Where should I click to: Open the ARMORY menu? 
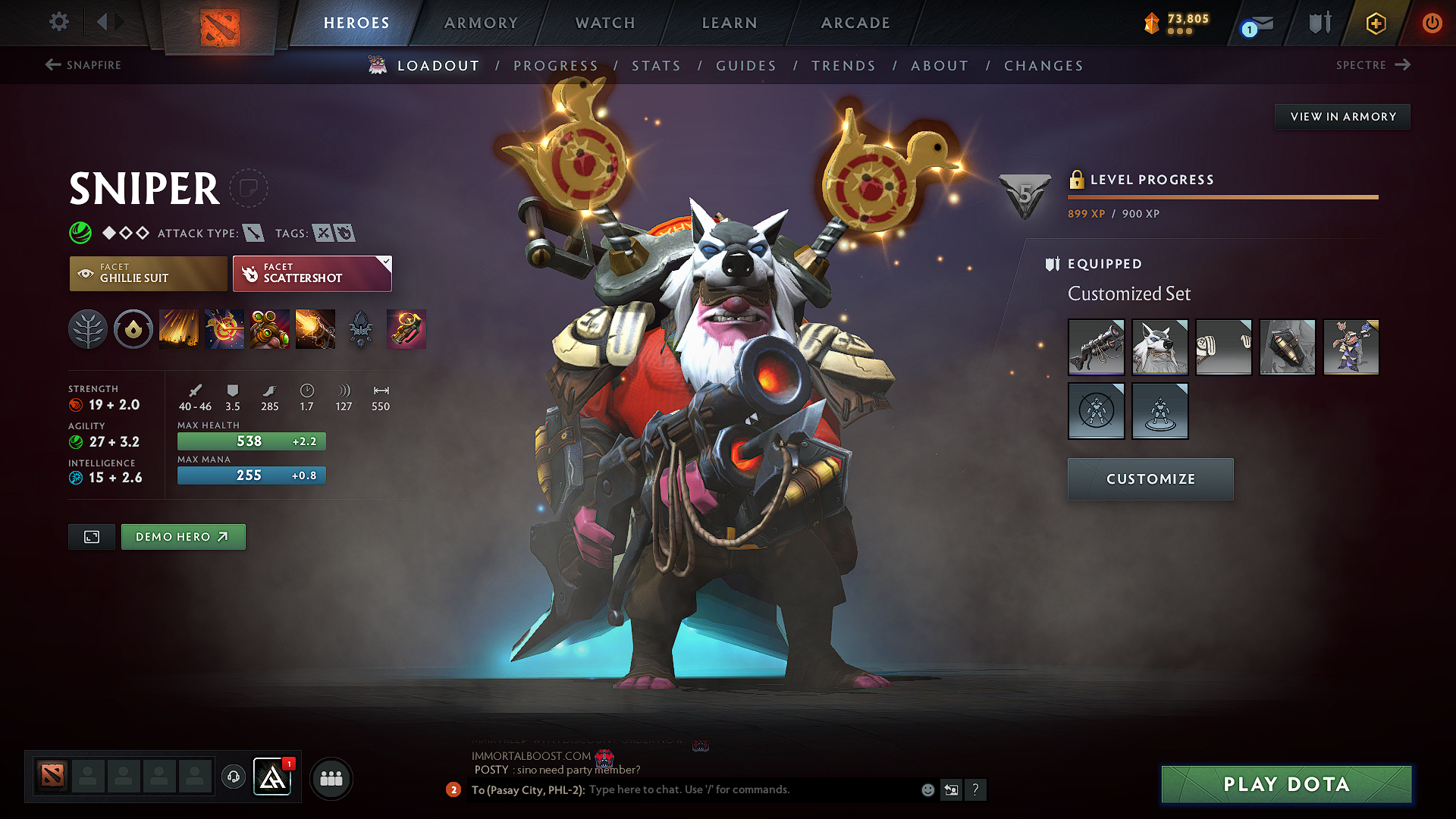(481, 23)
